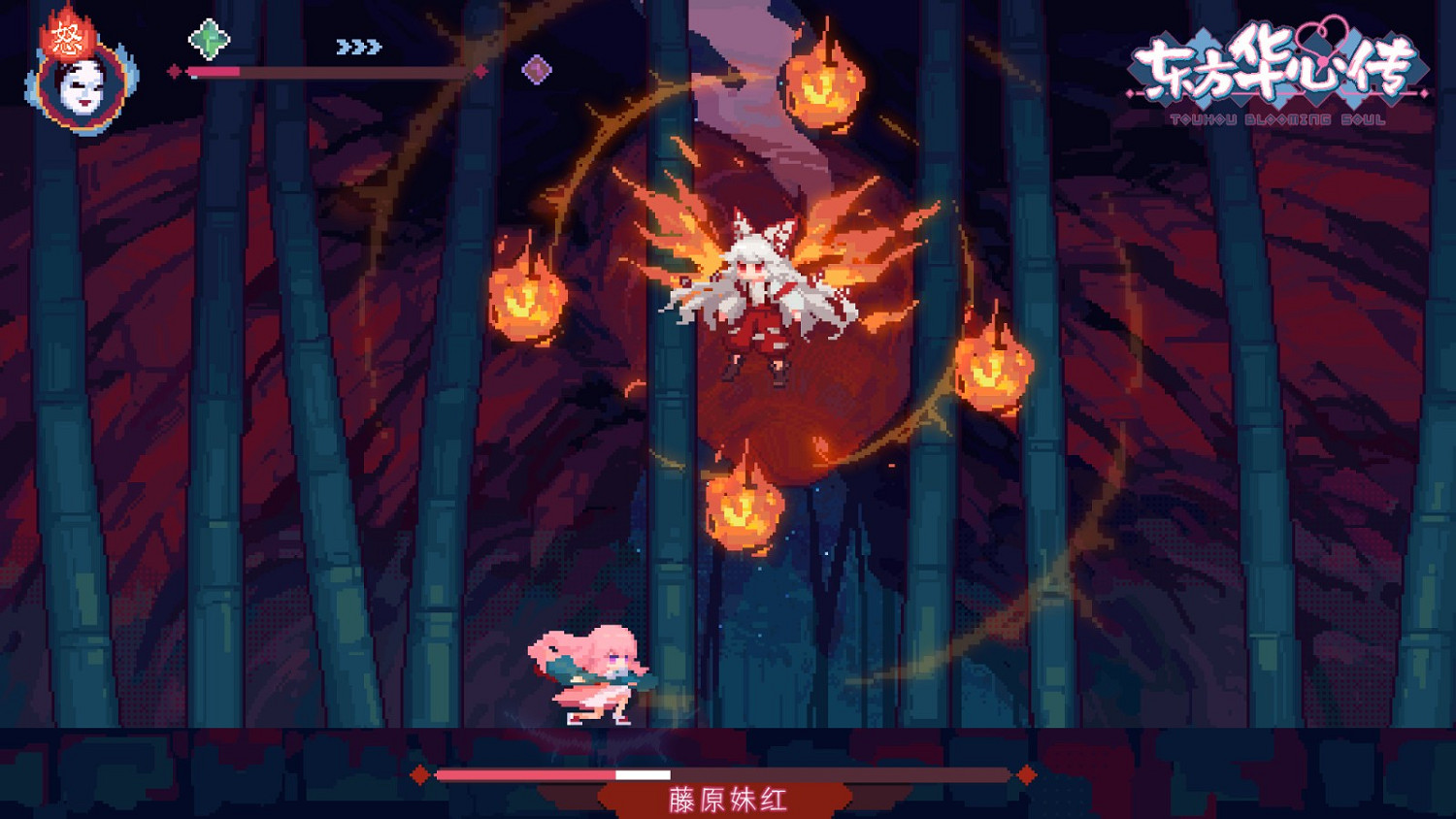Click the red diamond ornament right of boss bar
The height and width of the screenshot is (819, 1456).
(1026, 773)
